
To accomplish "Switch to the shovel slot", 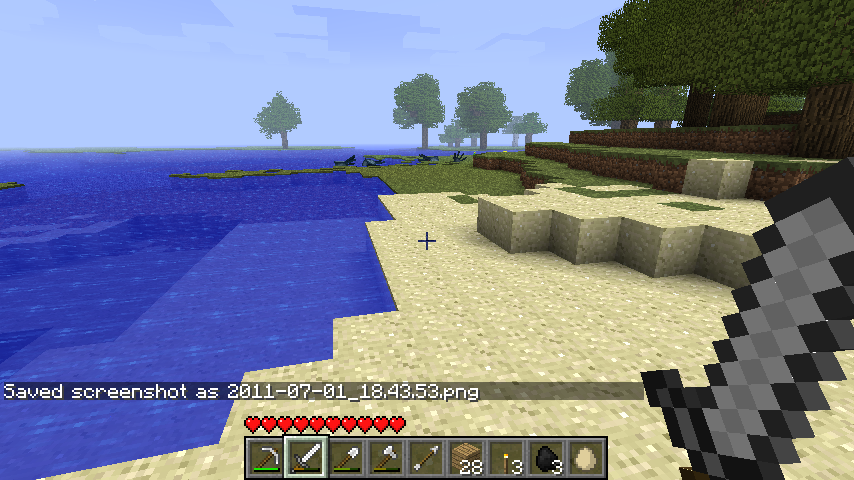I will click(345, 458).
